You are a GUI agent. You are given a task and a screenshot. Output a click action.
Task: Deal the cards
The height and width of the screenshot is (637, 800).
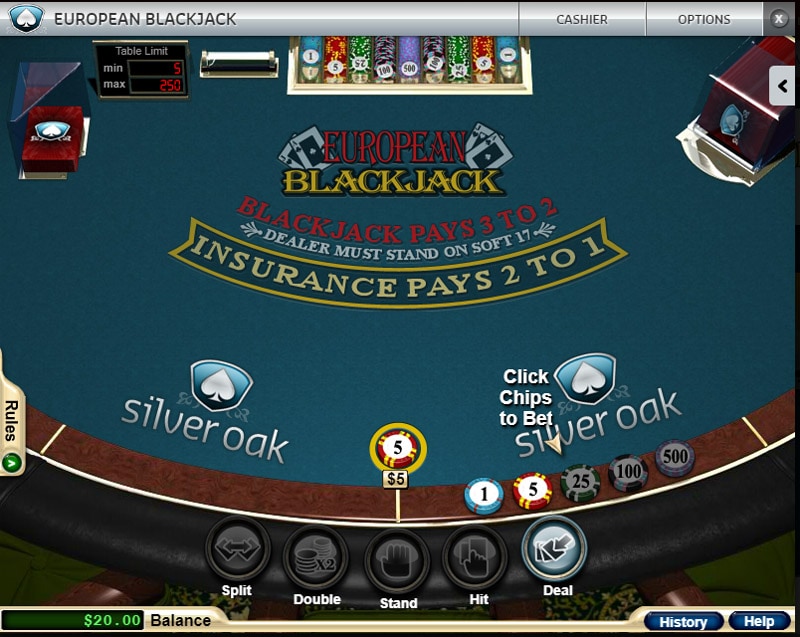click(554, 549)
